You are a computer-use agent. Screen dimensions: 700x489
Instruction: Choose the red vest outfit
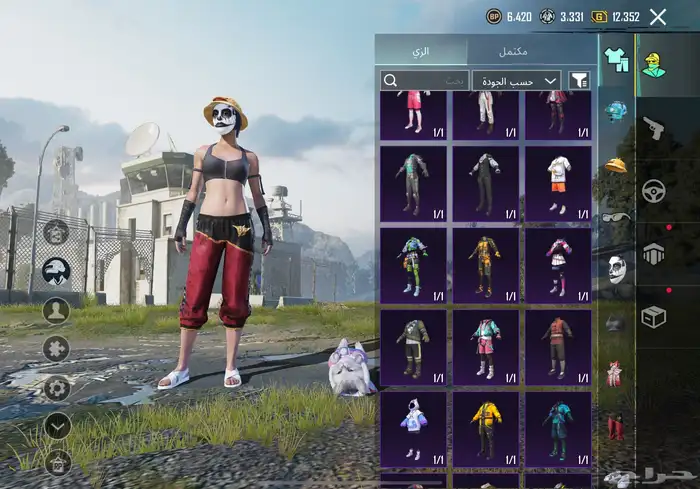pyautogui.click(x=558, y=346)
